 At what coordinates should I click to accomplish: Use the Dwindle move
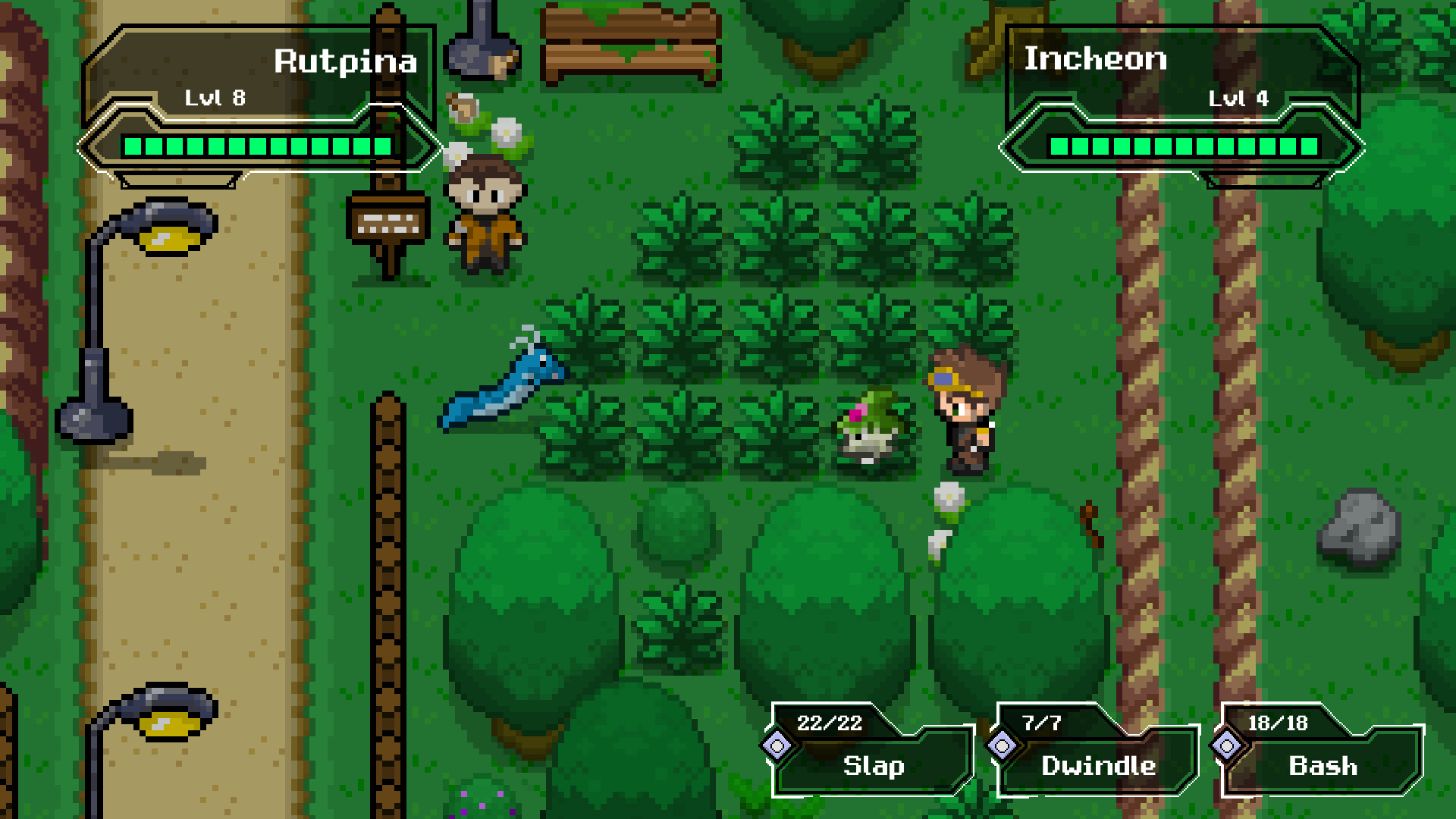tap(1097, 766)
